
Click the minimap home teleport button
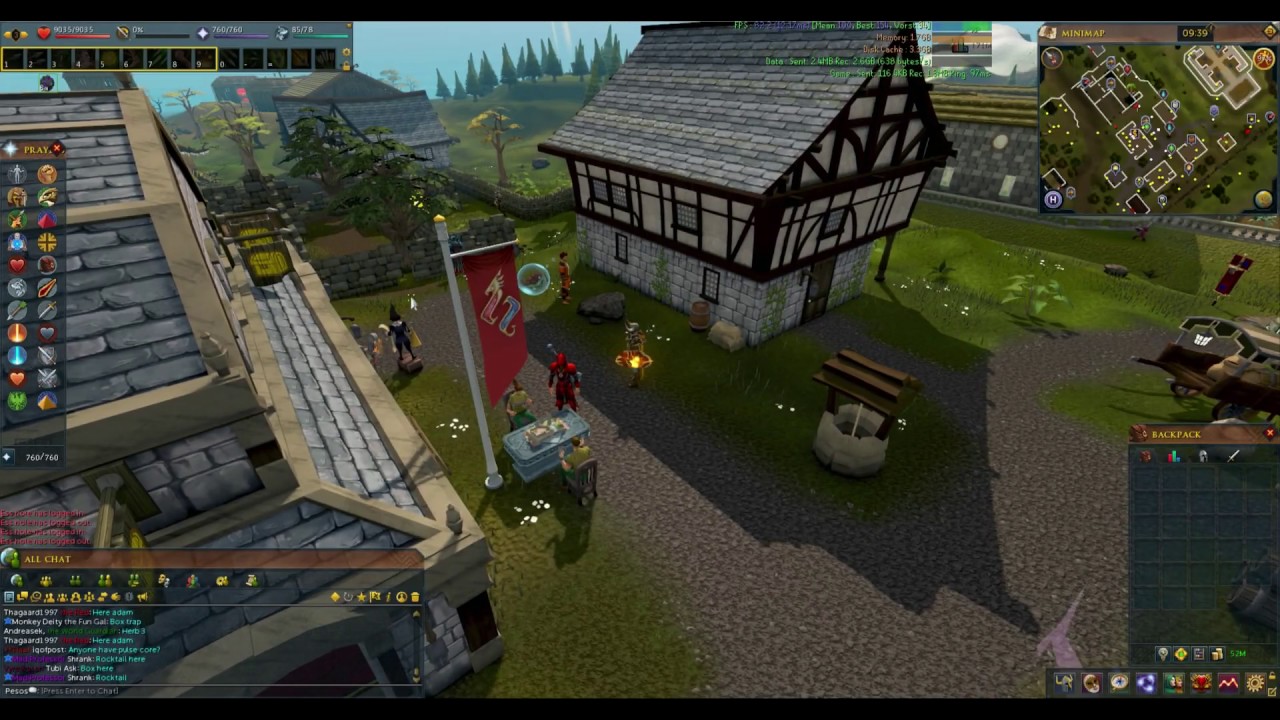1053,200
